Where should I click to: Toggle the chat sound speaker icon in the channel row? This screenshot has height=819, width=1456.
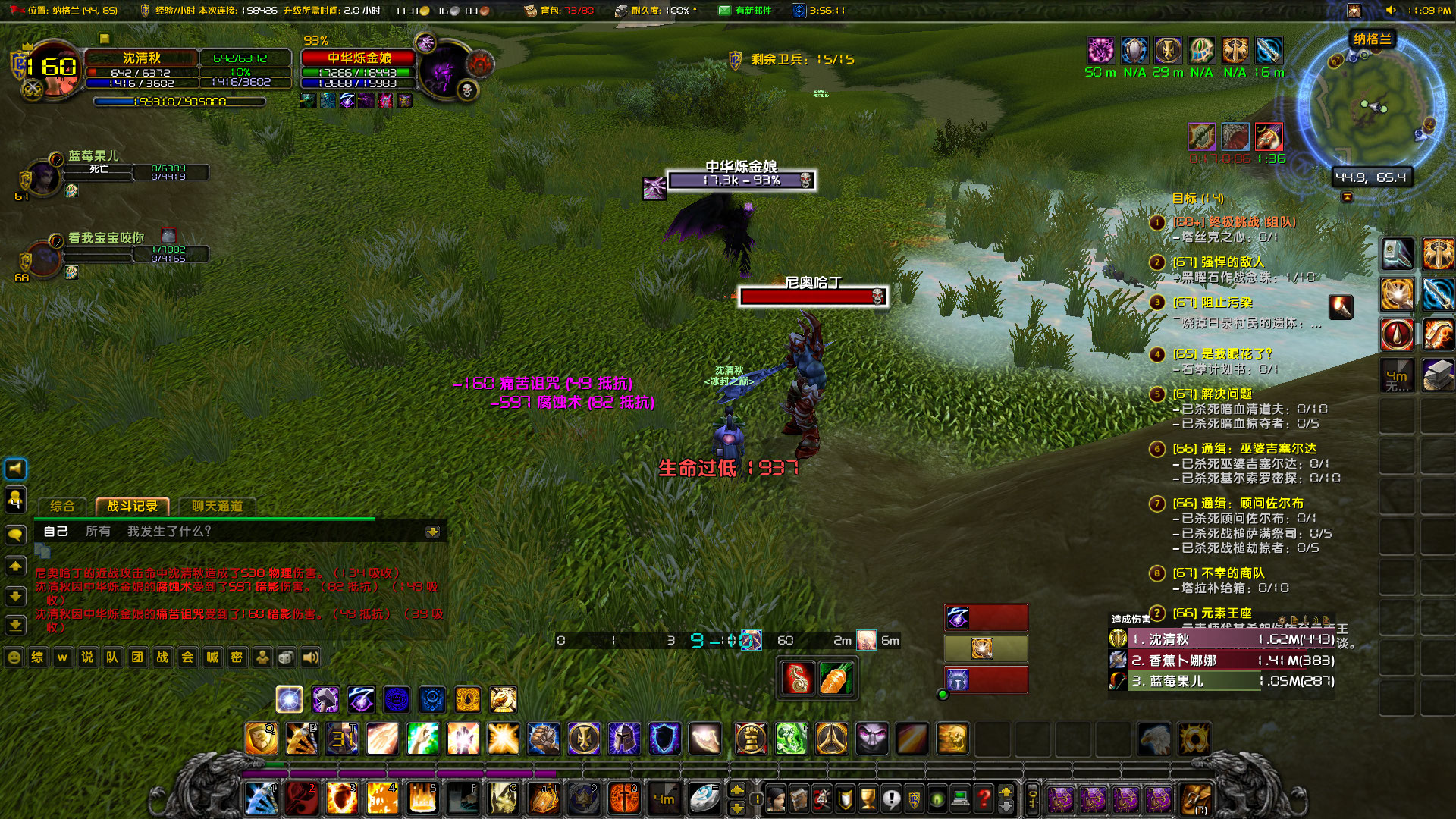point(309,658)
